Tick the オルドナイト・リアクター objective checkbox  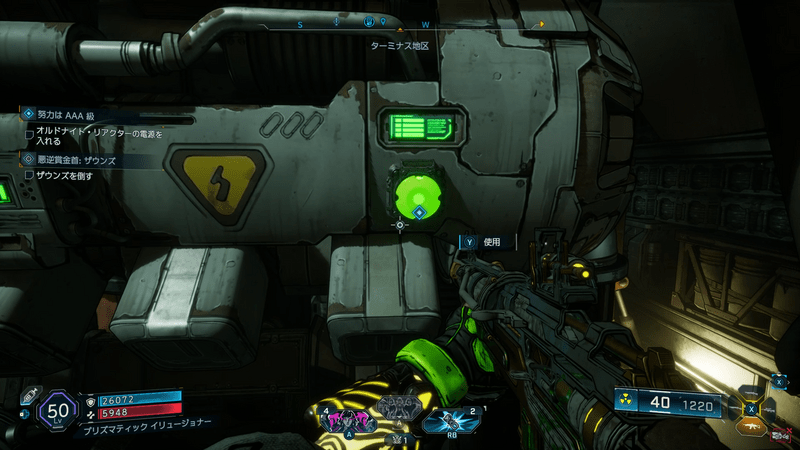pos(30,133)
